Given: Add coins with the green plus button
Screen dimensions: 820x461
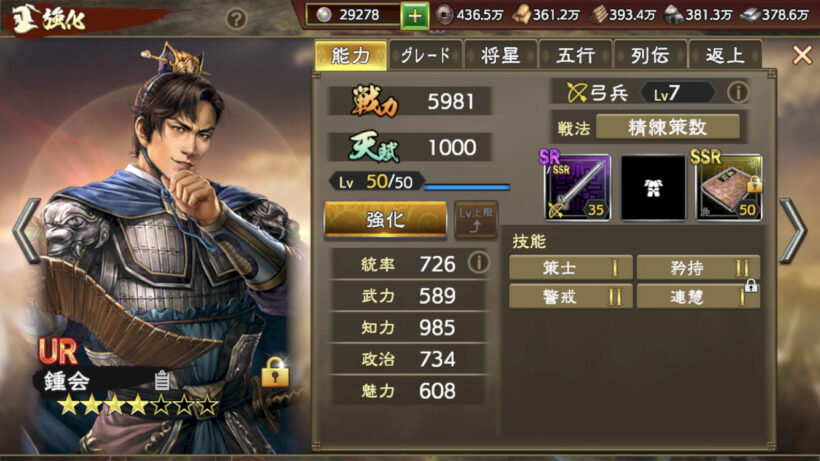Looking at the screenshot, I should tap(415, 16).
